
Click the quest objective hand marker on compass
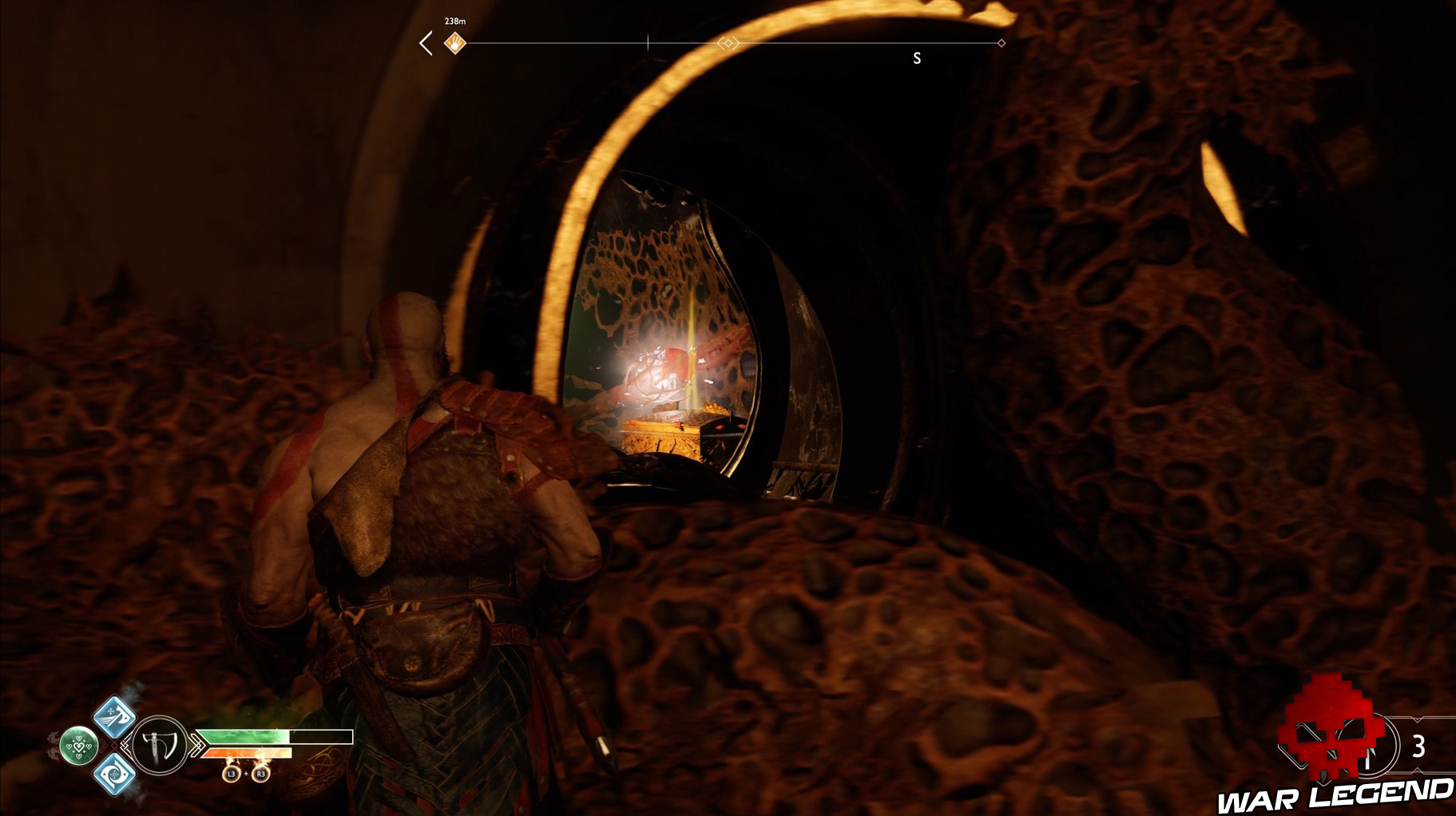454,43
